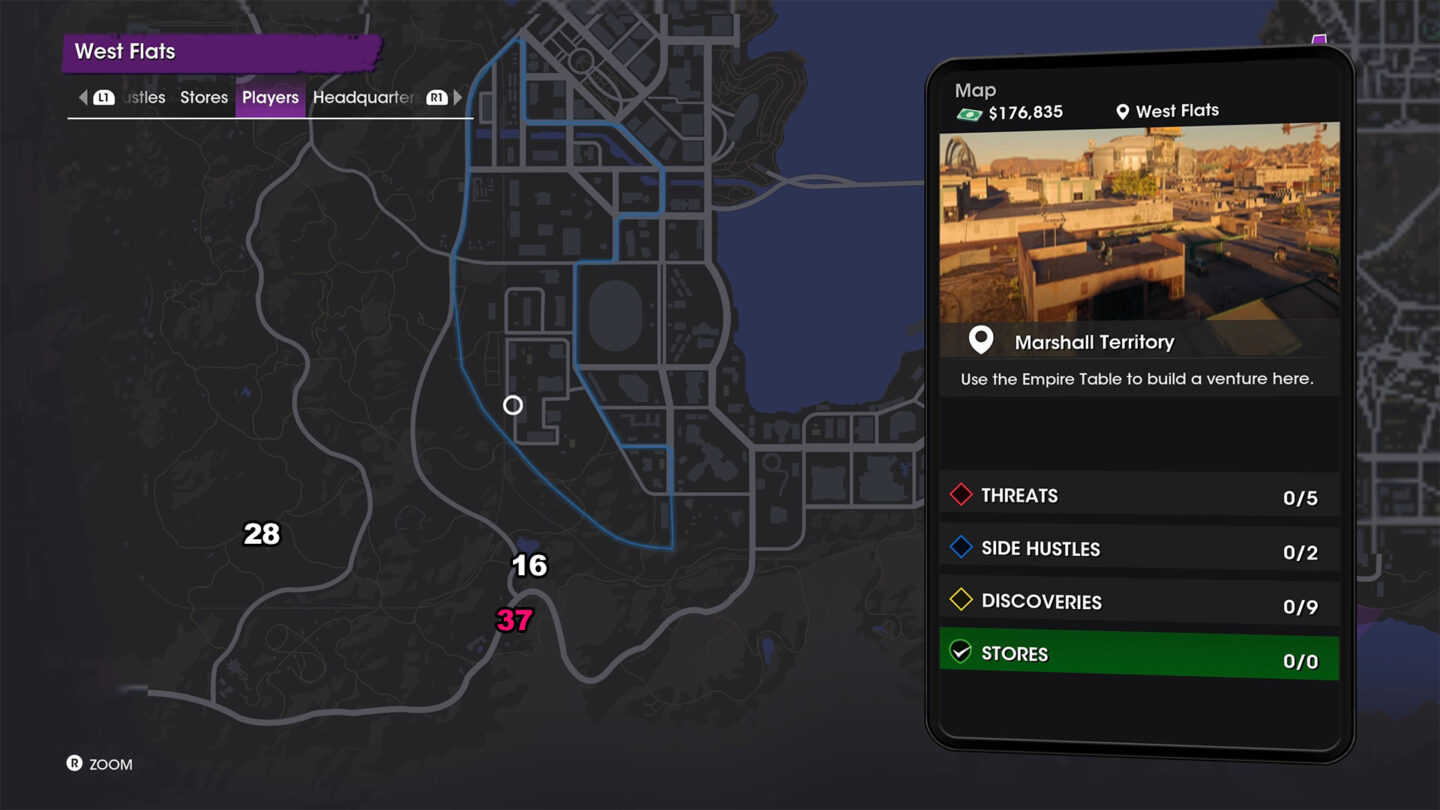The width and height of the screenshot is (1440, 810).
Task: Click the left arrow beside L1
Action: coord(84,97)
